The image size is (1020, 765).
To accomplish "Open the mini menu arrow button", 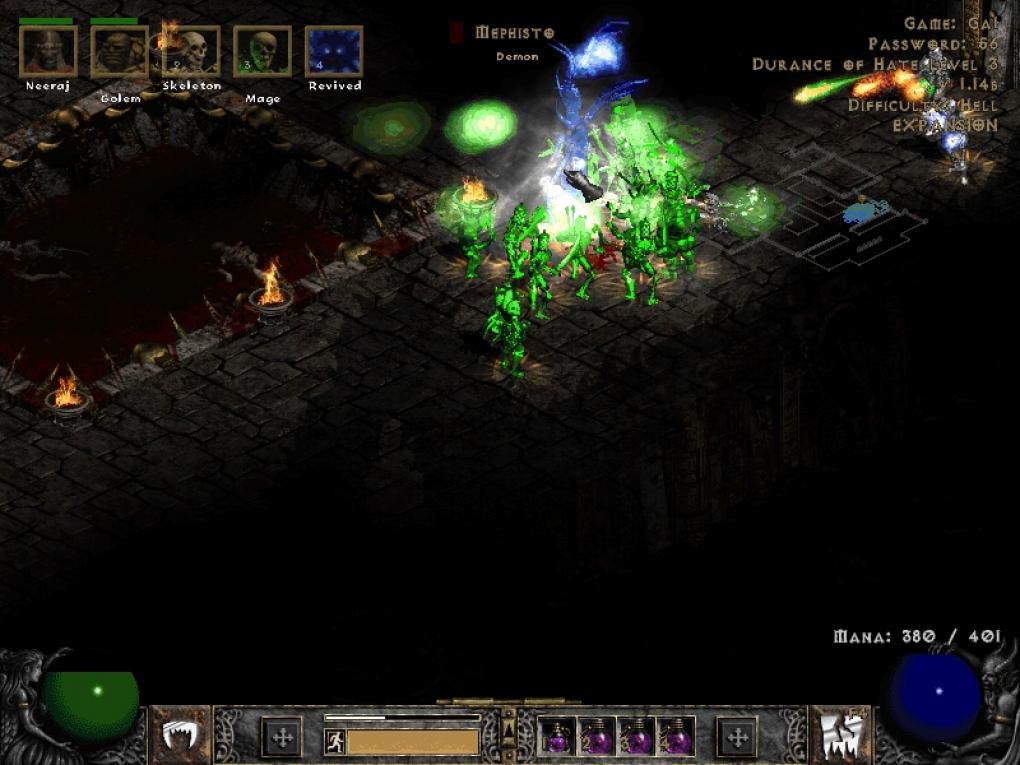I will (x=509, y=727).
